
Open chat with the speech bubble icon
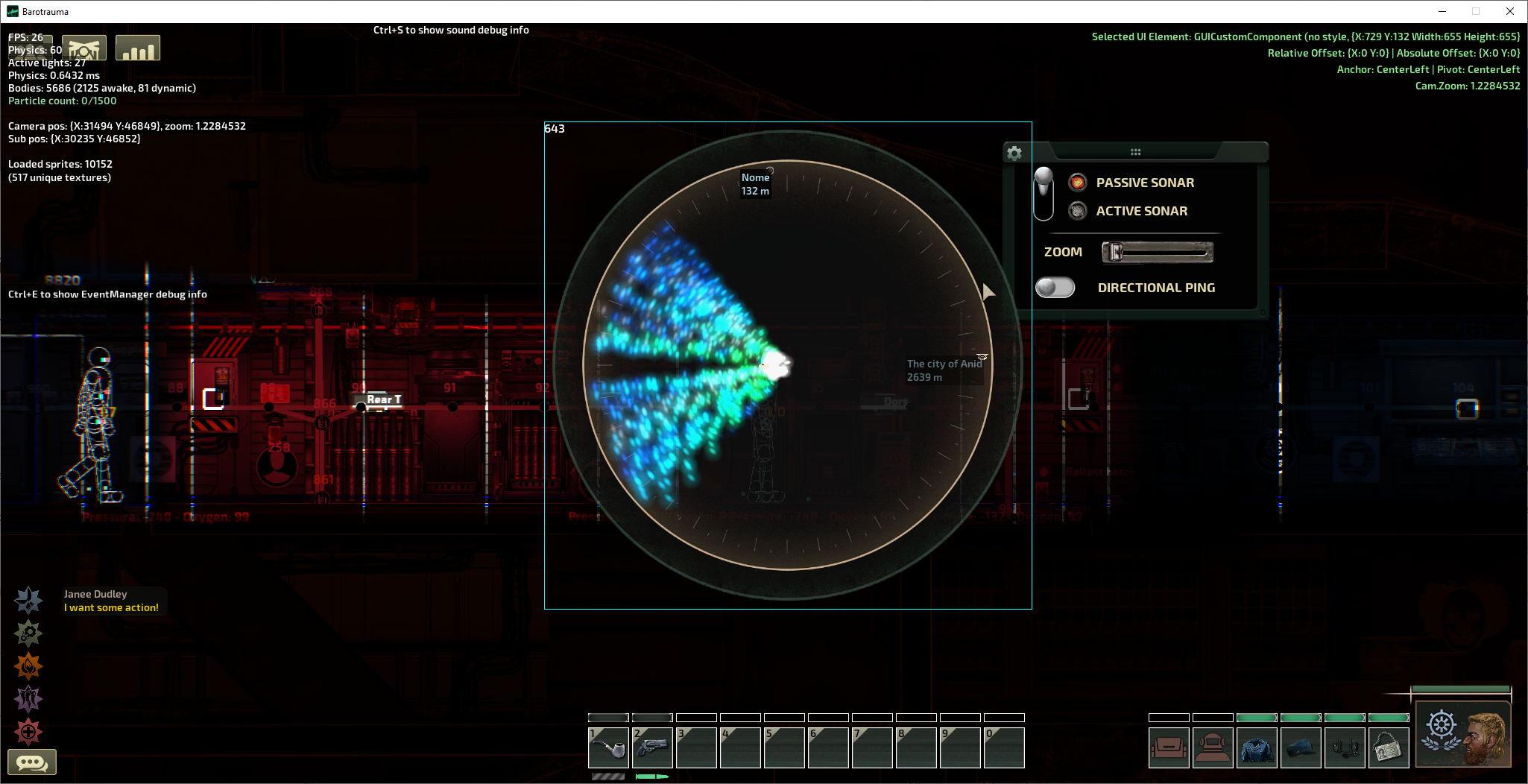click(31, 761)
